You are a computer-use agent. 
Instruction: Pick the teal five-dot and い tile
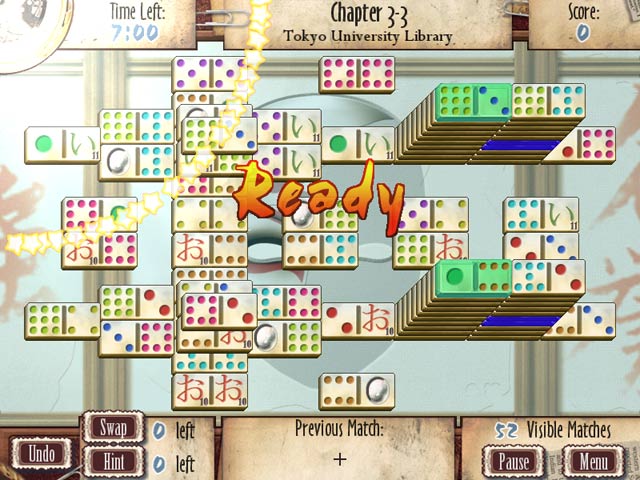[541, 214]
